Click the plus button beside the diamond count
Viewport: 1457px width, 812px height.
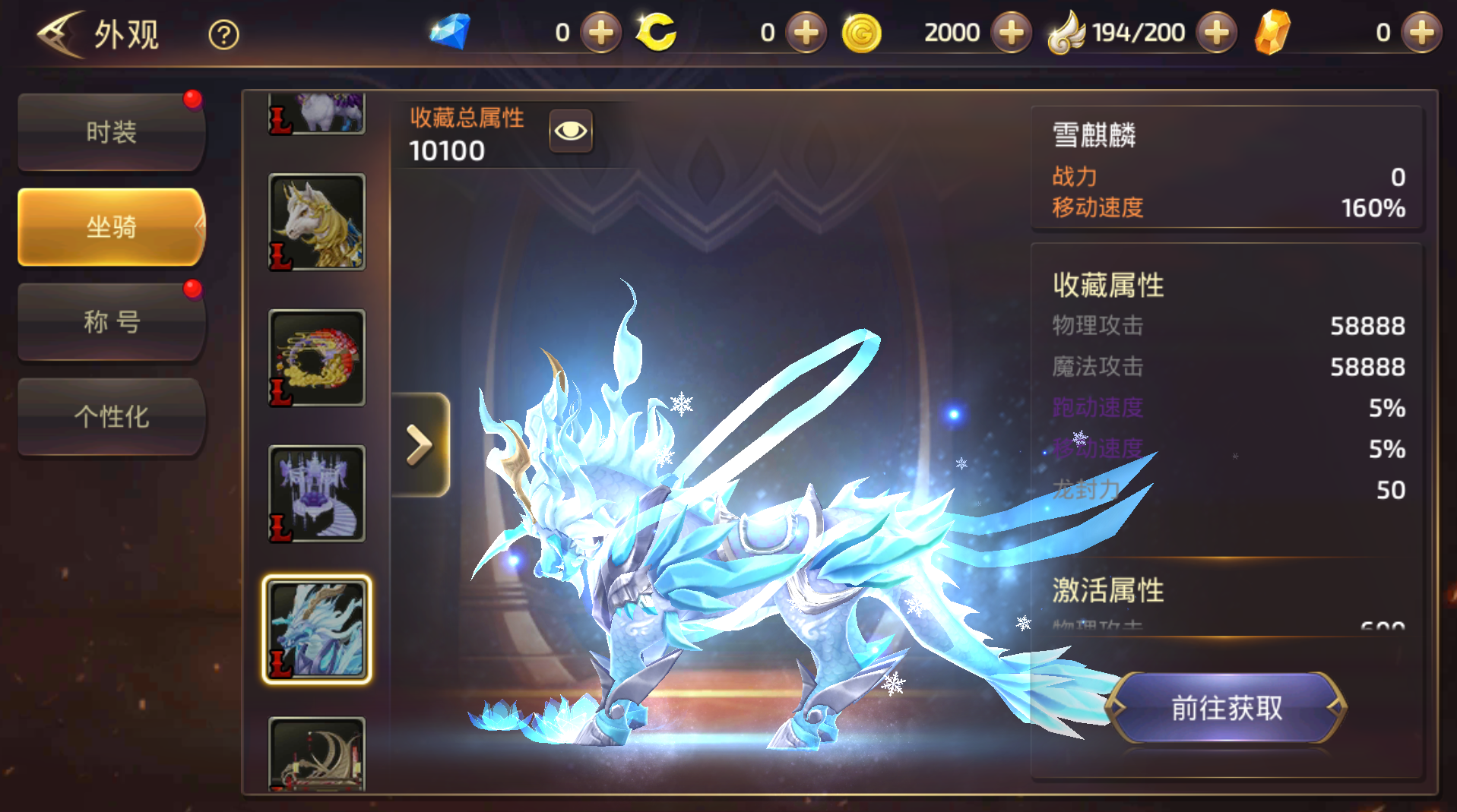point(600,32)
